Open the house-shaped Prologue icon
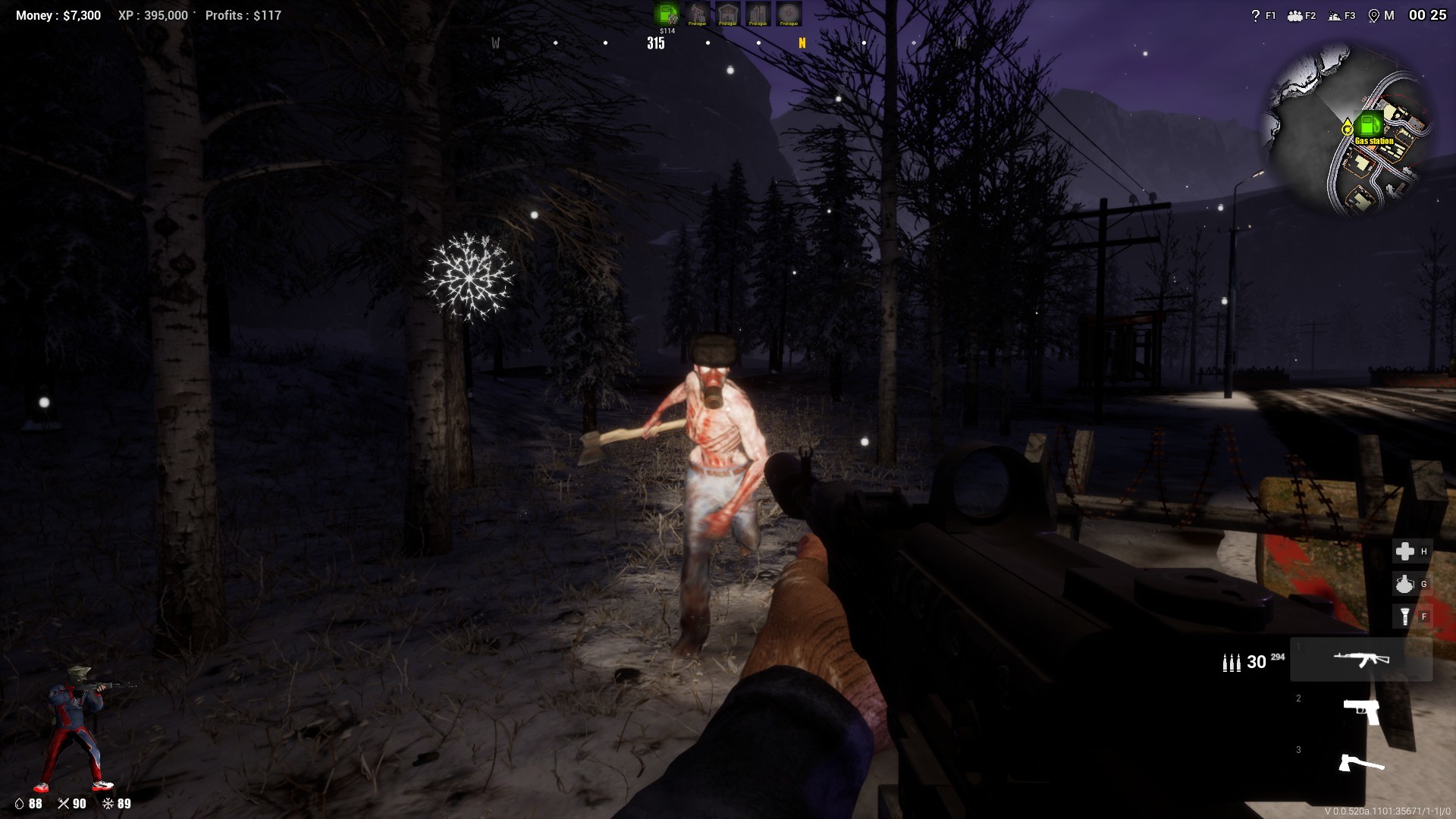This screenshot has height=819, width=1456. click(726, 13)
